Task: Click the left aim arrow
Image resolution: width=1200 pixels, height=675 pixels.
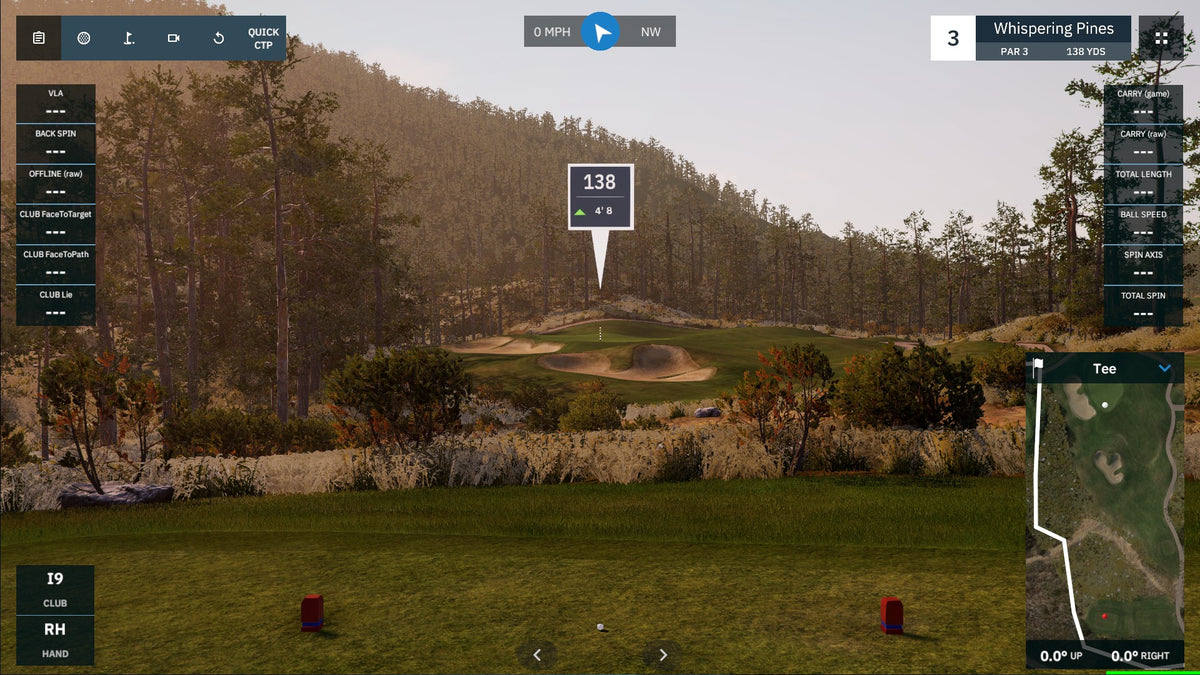Action: 537,655
